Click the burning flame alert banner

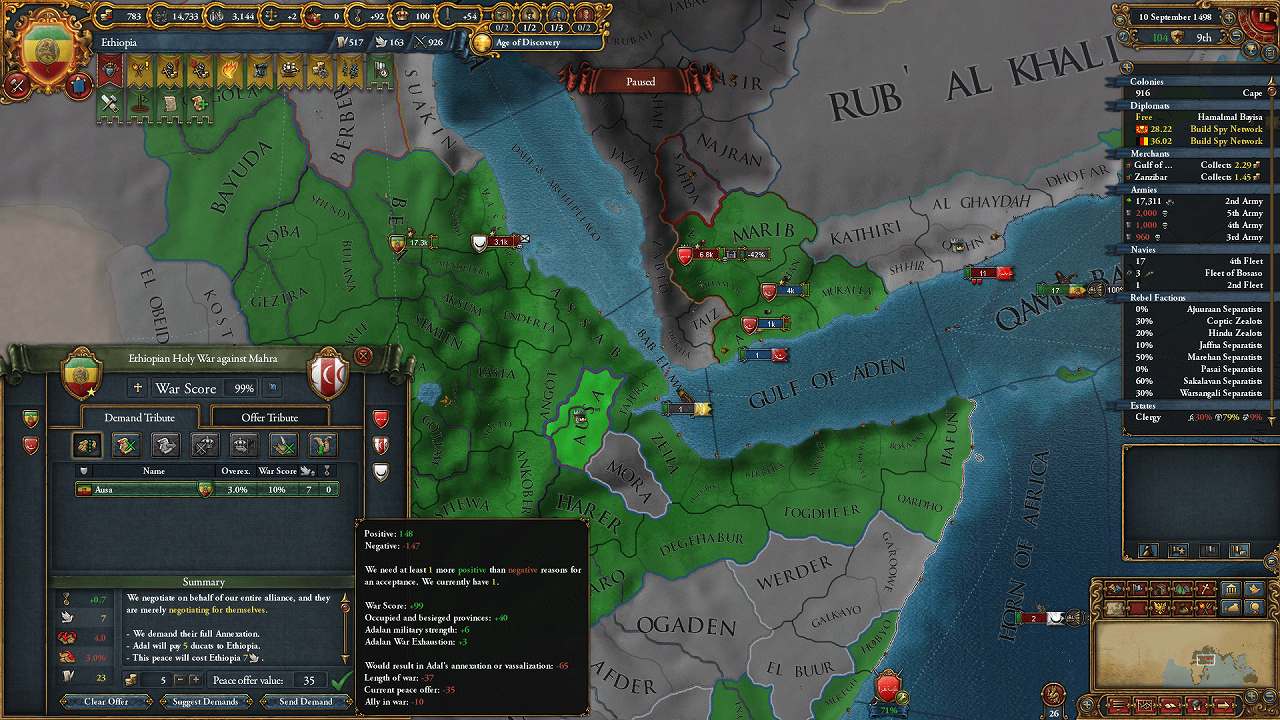[x=229, y=71]
